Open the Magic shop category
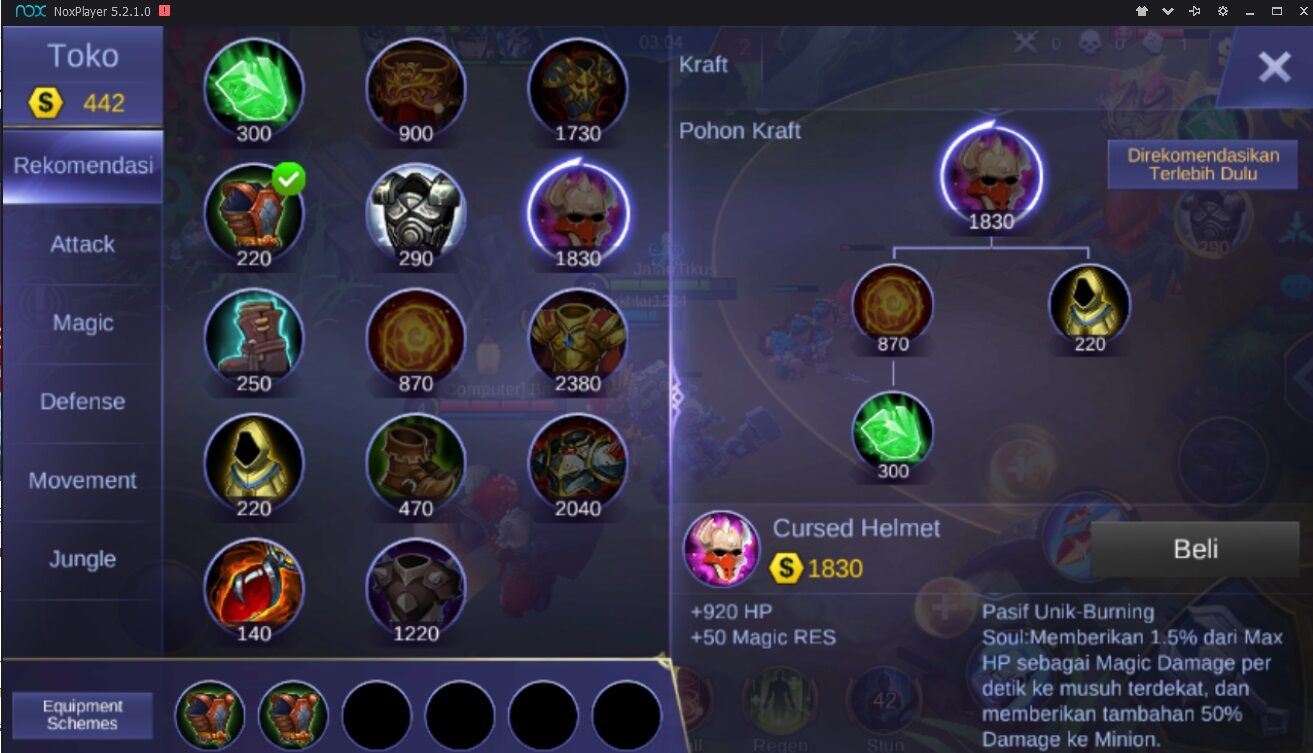The image size is (1313, 753). click(x=82, y=323)
